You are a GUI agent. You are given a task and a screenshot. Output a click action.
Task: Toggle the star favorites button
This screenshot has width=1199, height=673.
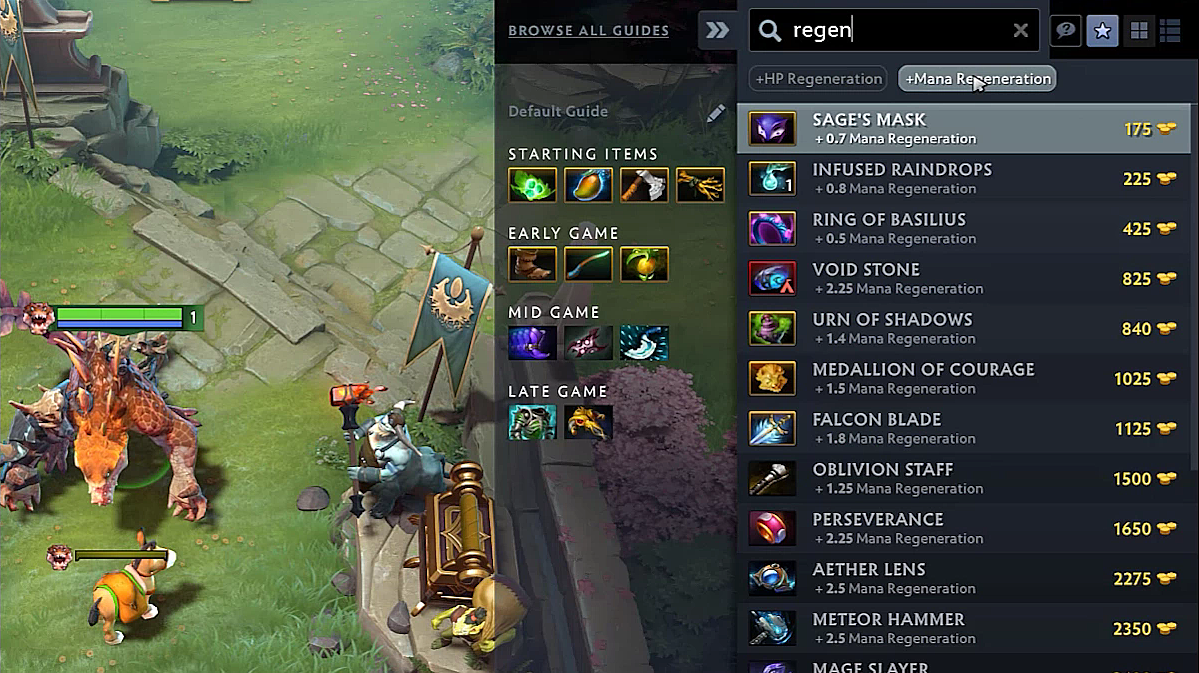point(1102,32)
